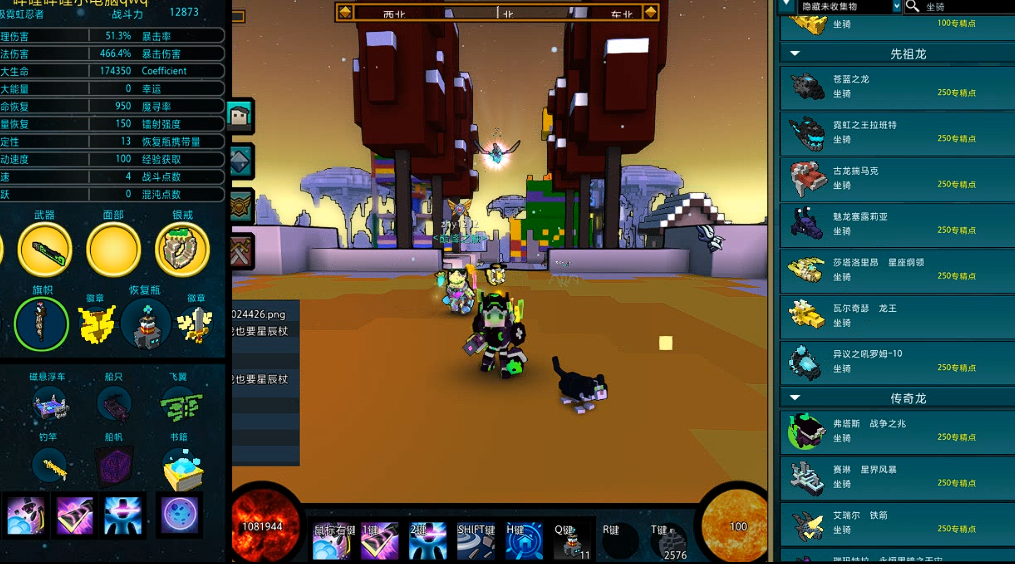
Task: Open the empty face (面部) equipment slot
Action: (113, 250)
